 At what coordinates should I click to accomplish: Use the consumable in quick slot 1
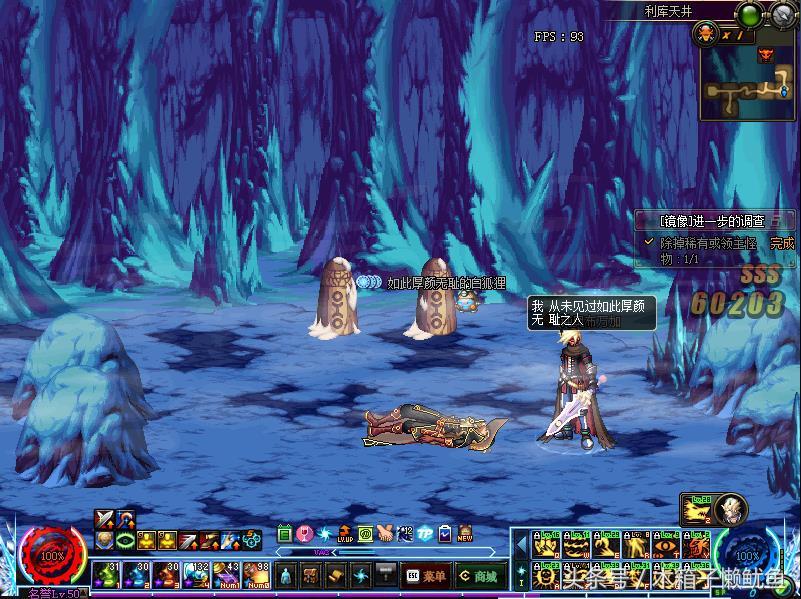click(107, 574)
